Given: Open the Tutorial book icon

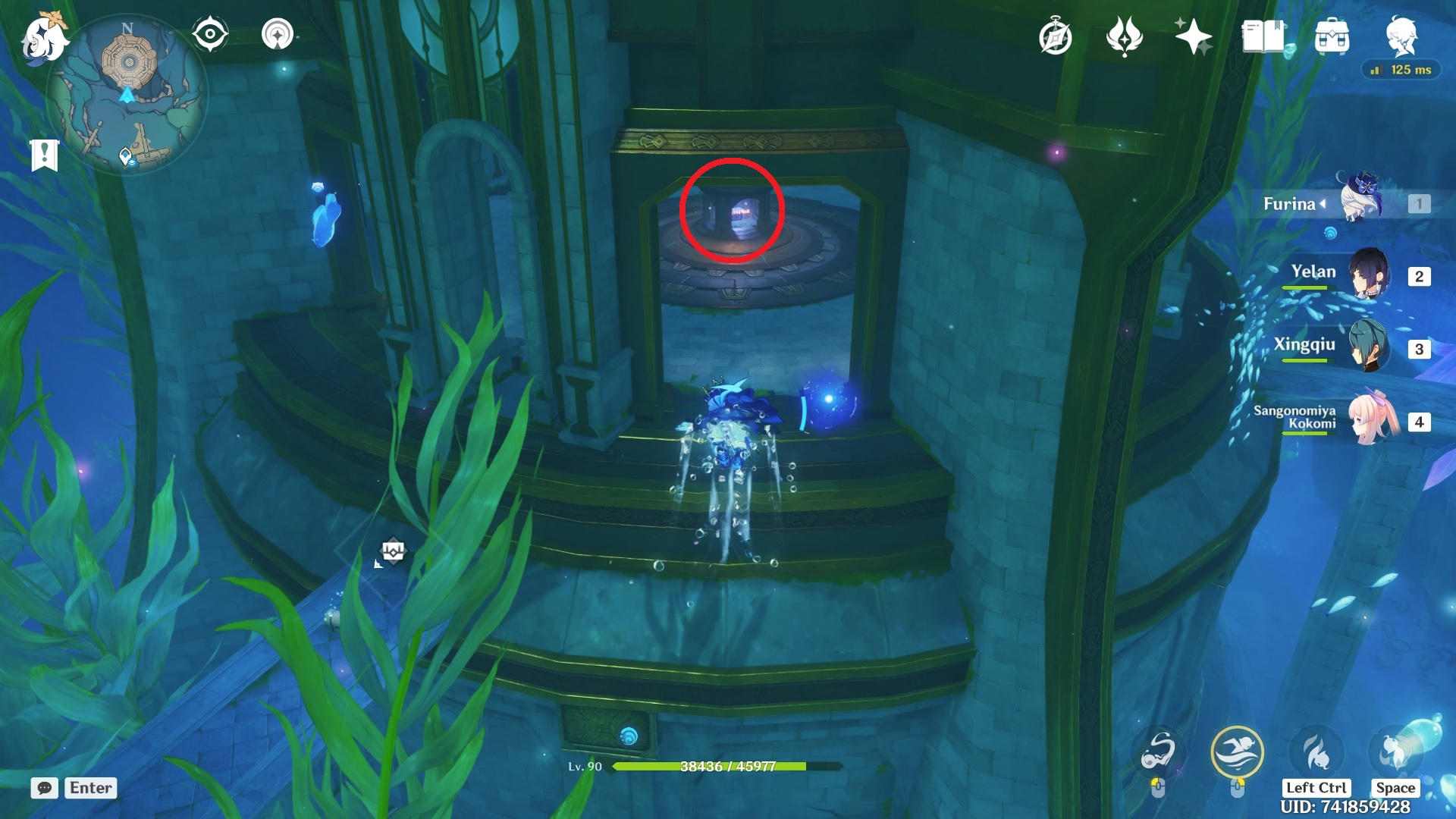Looking at the screenshot, I should (1263, 36).
